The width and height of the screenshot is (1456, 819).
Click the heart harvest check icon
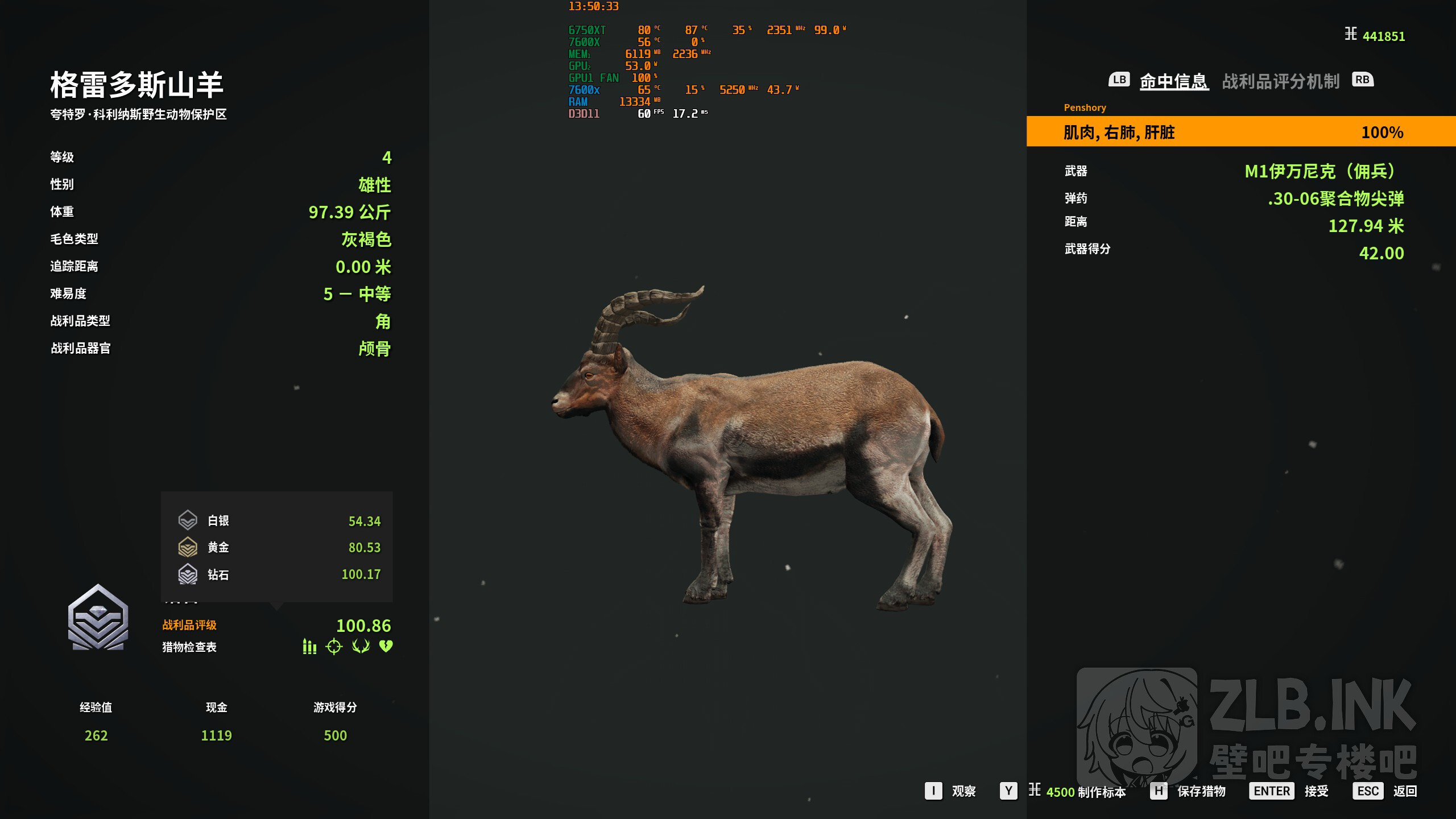386,646
